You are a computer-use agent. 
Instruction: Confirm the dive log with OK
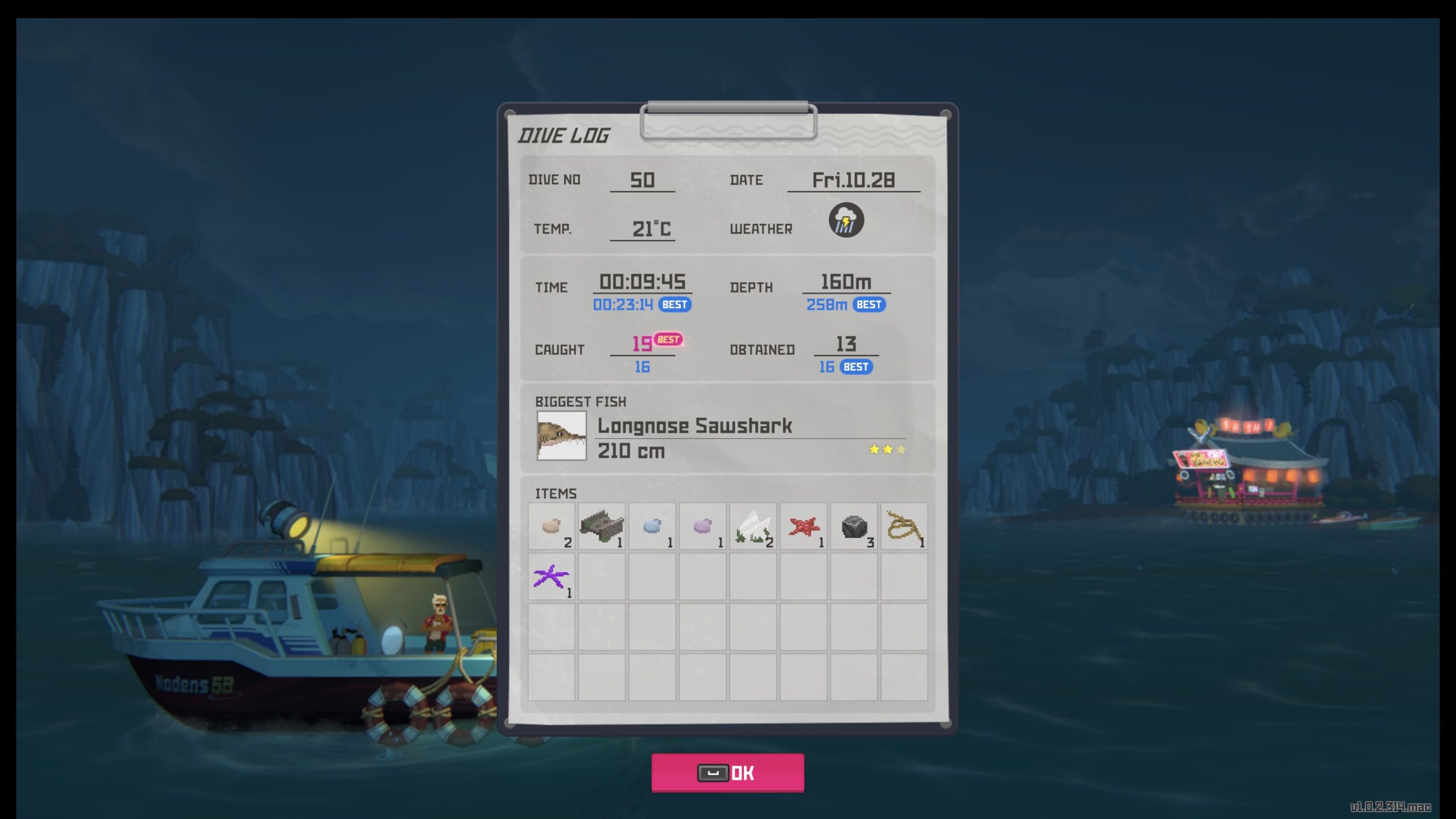[x=727, y=772]
